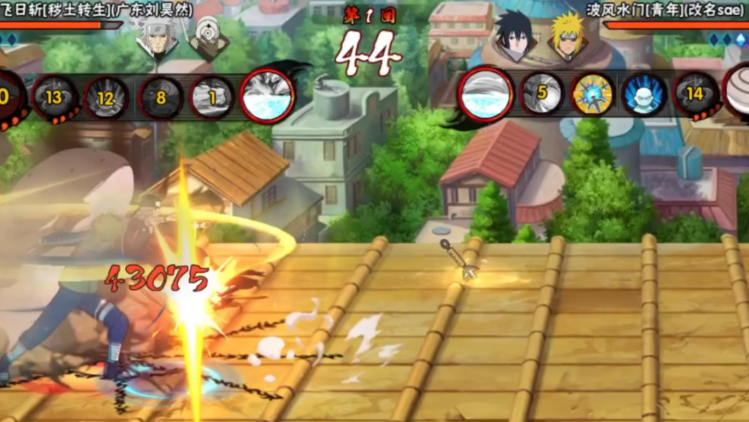The height and width of the screenshot is (422, 749).
Task: Tap the left skill icon showing cooldown 12
Action: pos(107,97)
